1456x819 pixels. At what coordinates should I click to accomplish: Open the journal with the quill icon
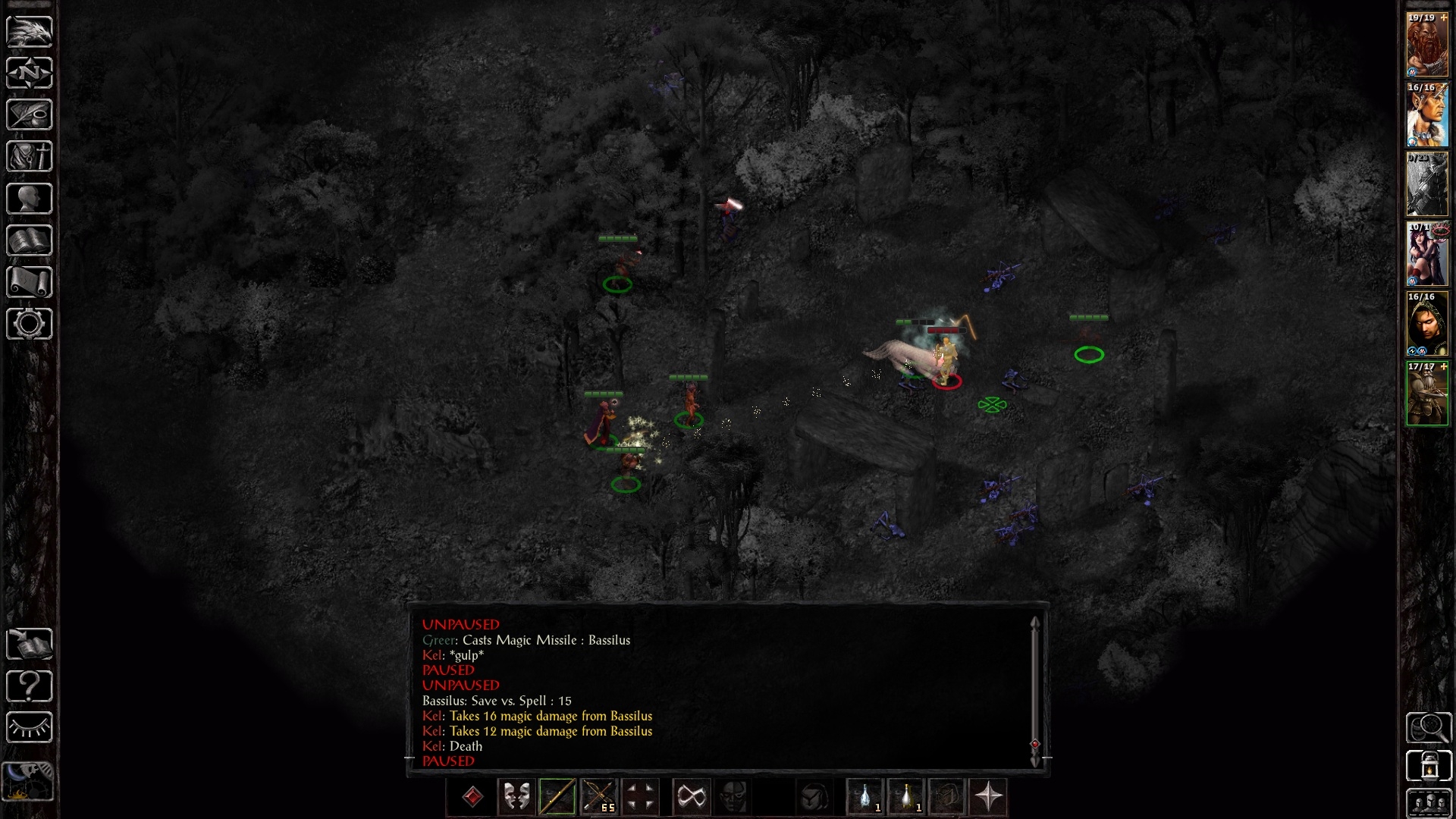tap(30, 115)
